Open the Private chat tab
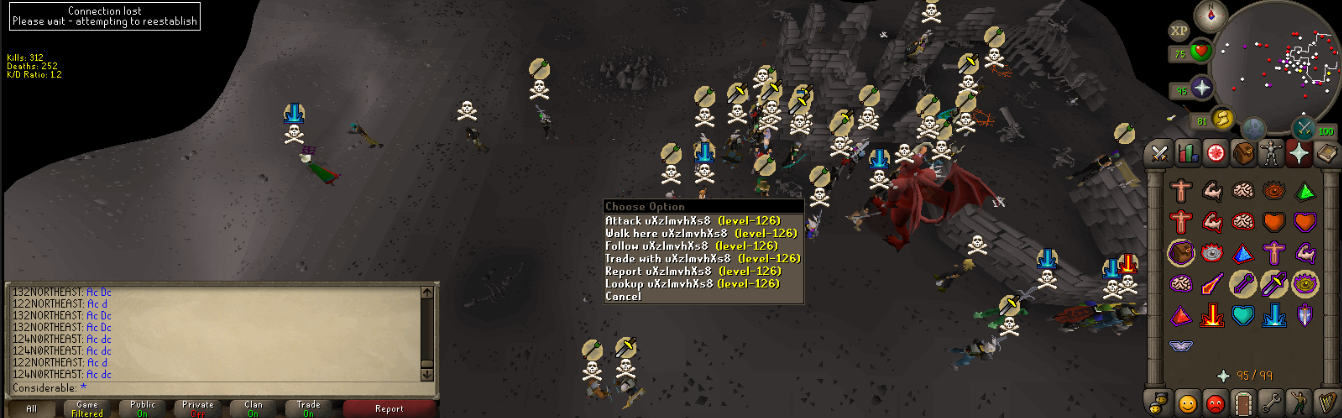 [x=198, y=408]
